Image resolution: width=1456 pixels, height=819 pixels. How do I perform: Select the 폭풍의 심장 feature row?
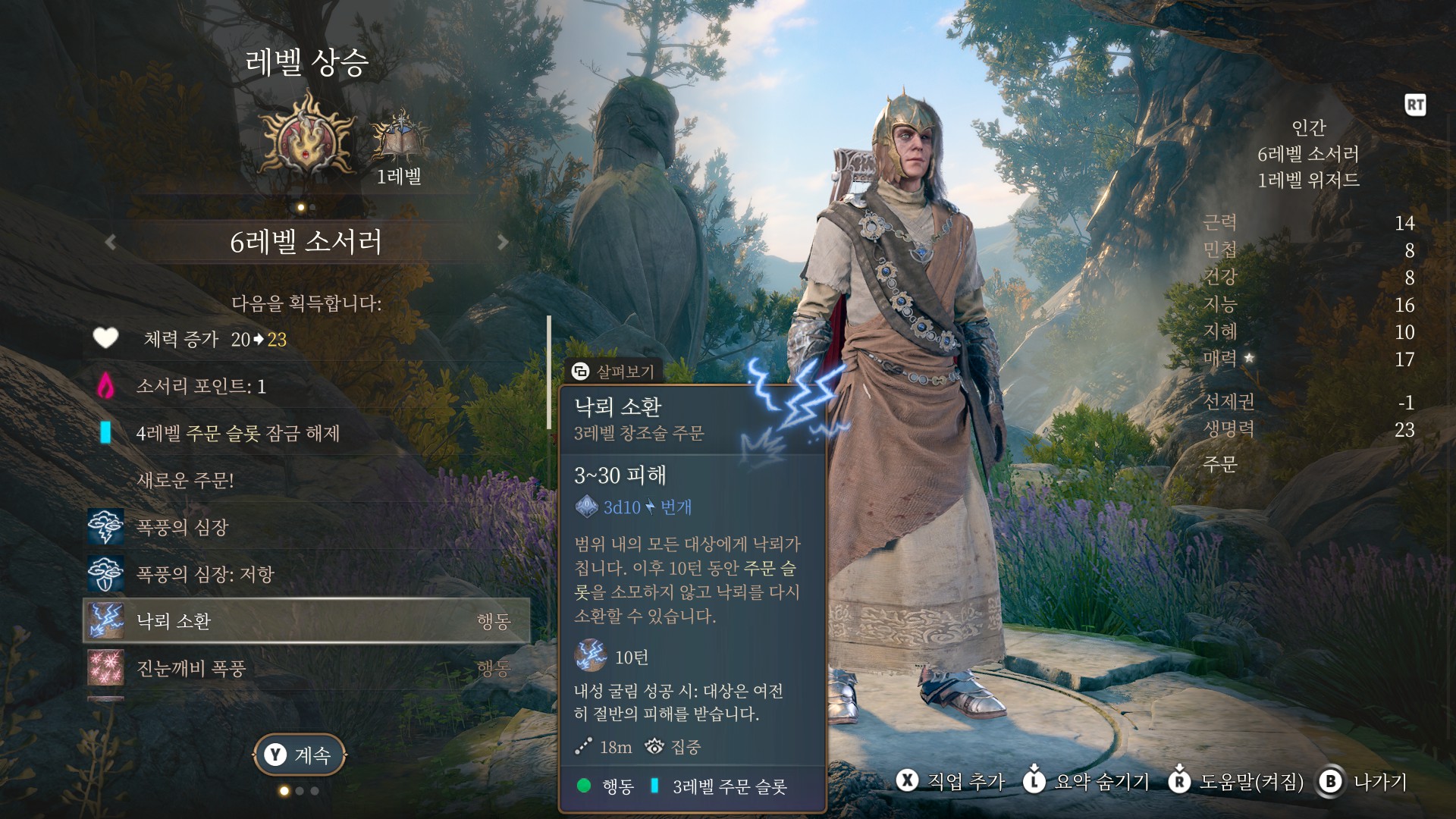305,527
